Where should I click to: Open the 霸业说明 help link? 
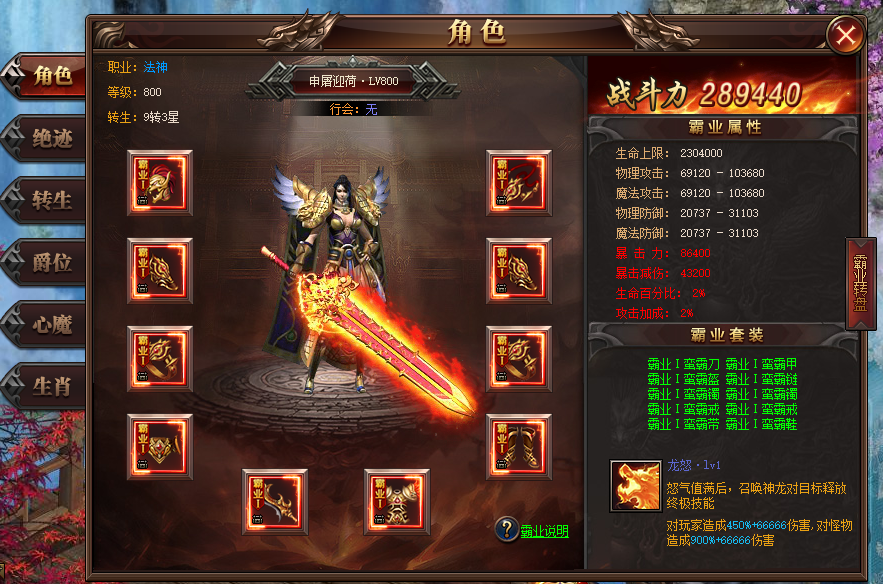544,531
